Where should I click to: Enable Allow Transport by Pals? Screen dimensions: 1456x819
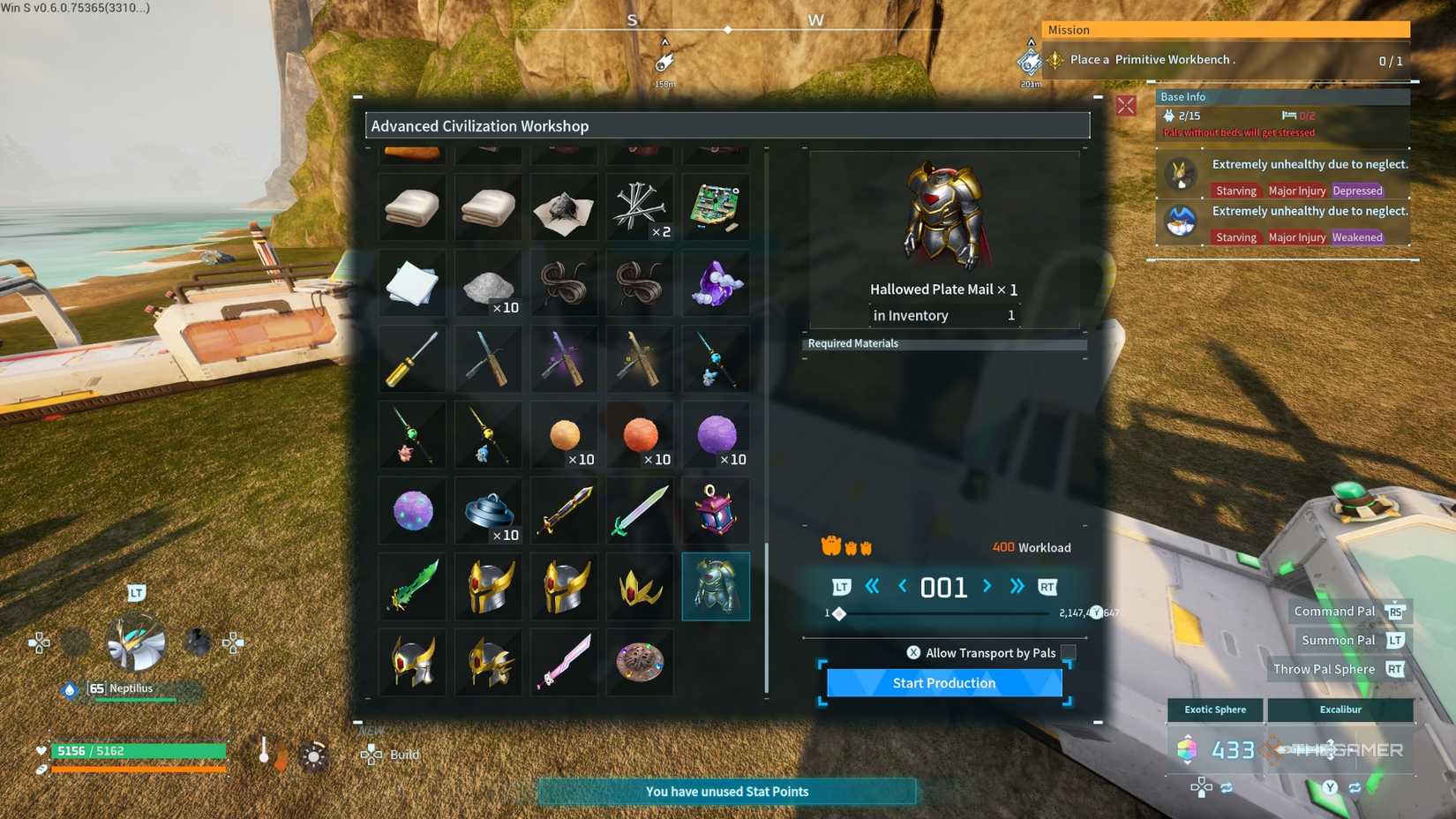pos(1067,653)
